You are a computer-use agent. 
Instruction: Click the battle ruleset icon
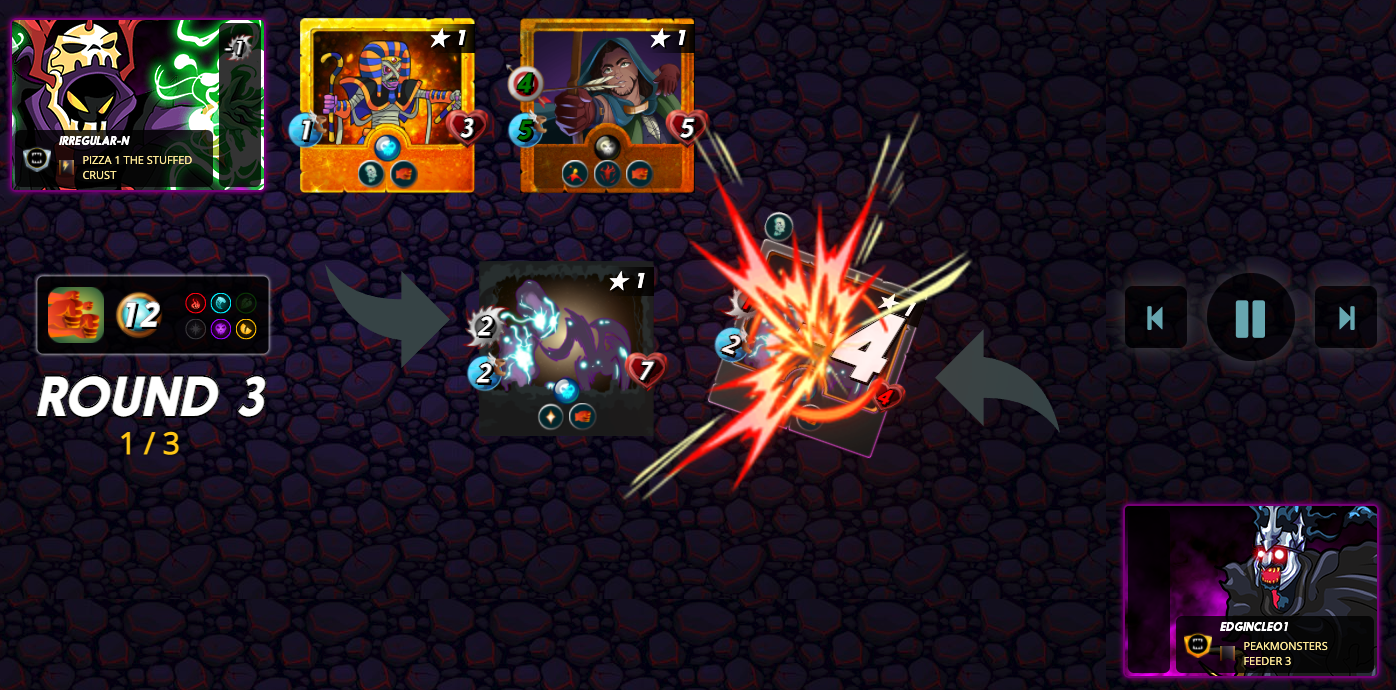(x=76, y=315)
